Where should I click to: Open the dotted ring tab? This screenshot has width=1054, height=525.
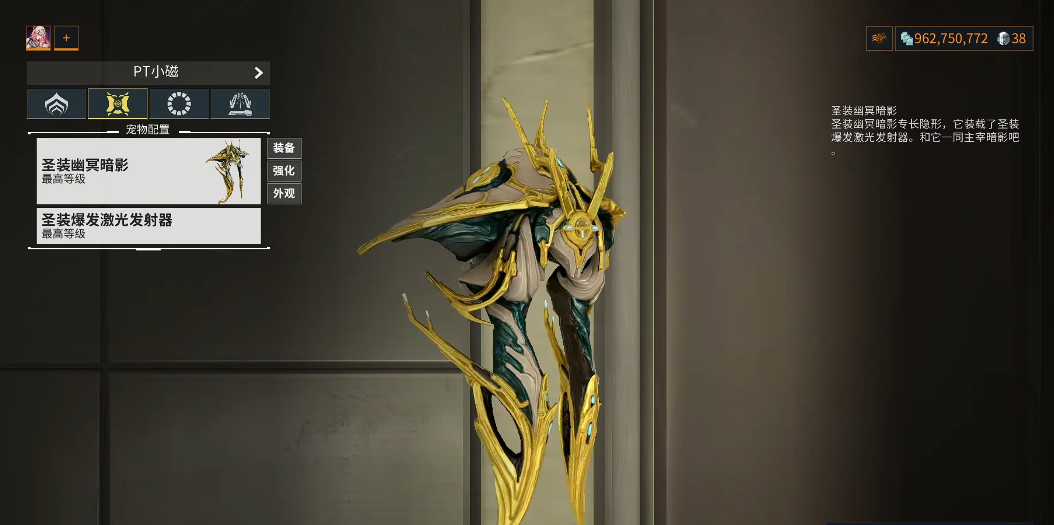pyautogui.click(x=179, y=104)
